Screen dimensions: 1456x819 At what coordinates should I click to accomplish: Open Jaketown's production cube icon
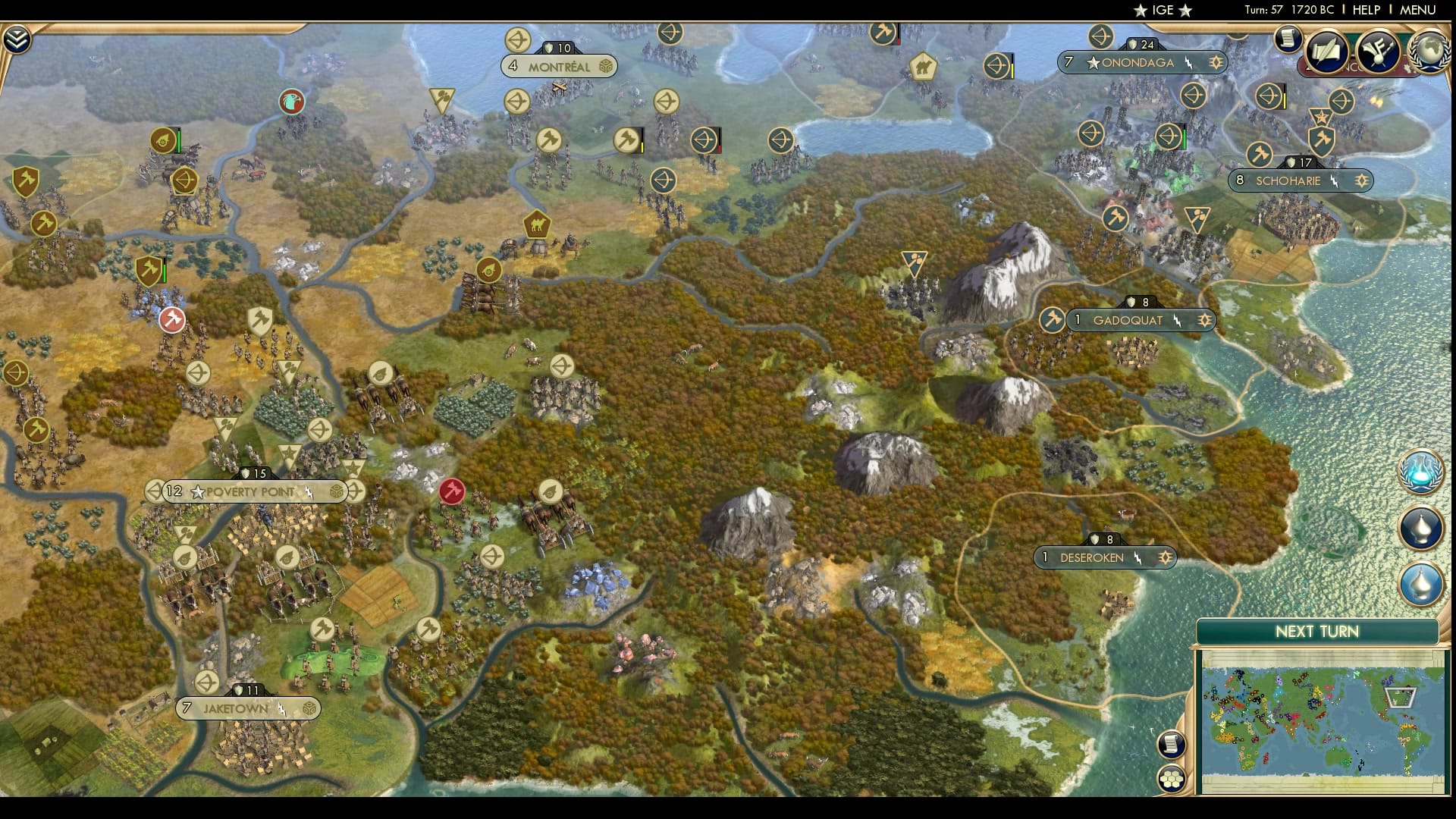[309, 708]
